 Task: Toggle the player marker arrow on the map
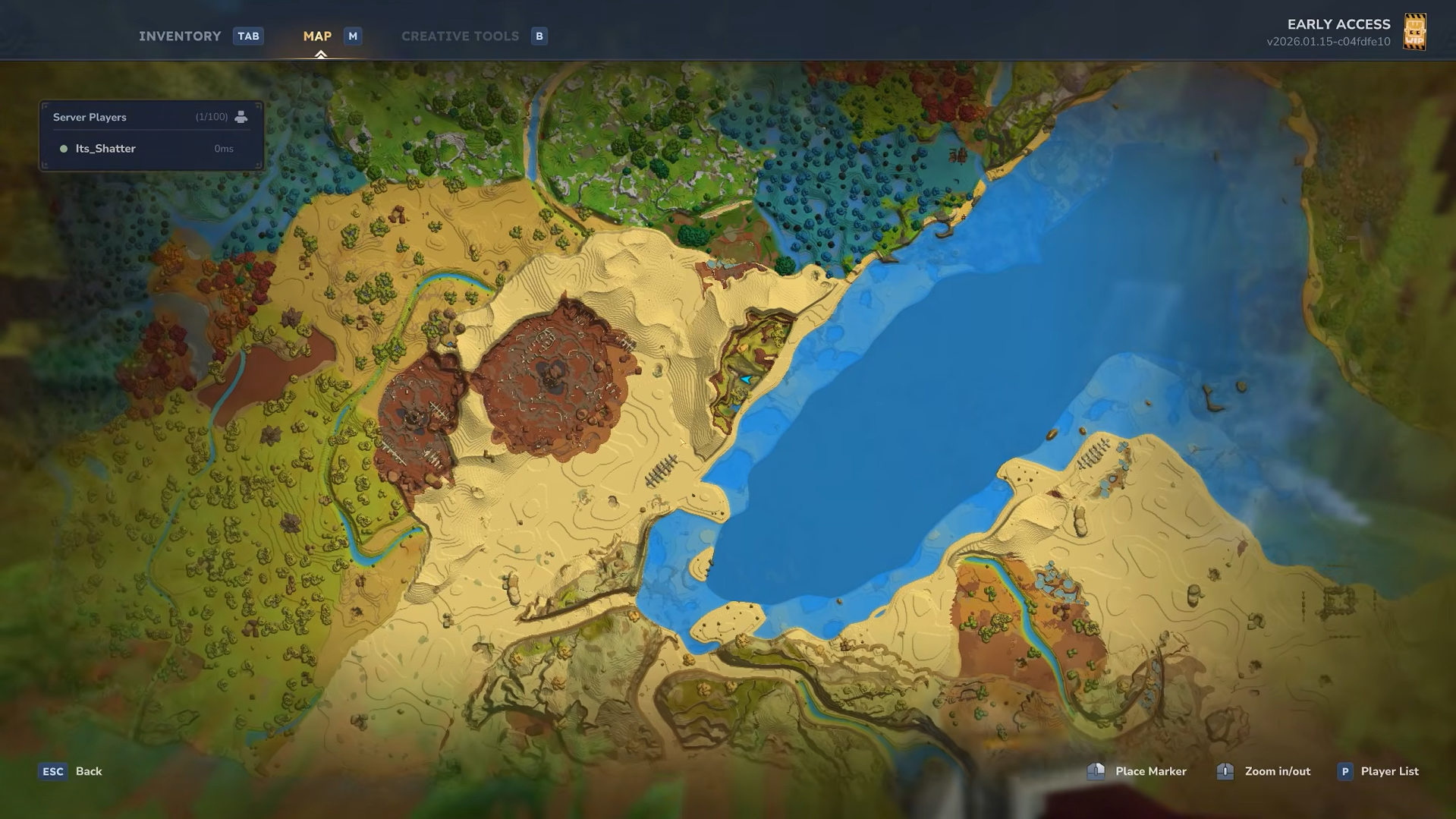pos(744,378)
